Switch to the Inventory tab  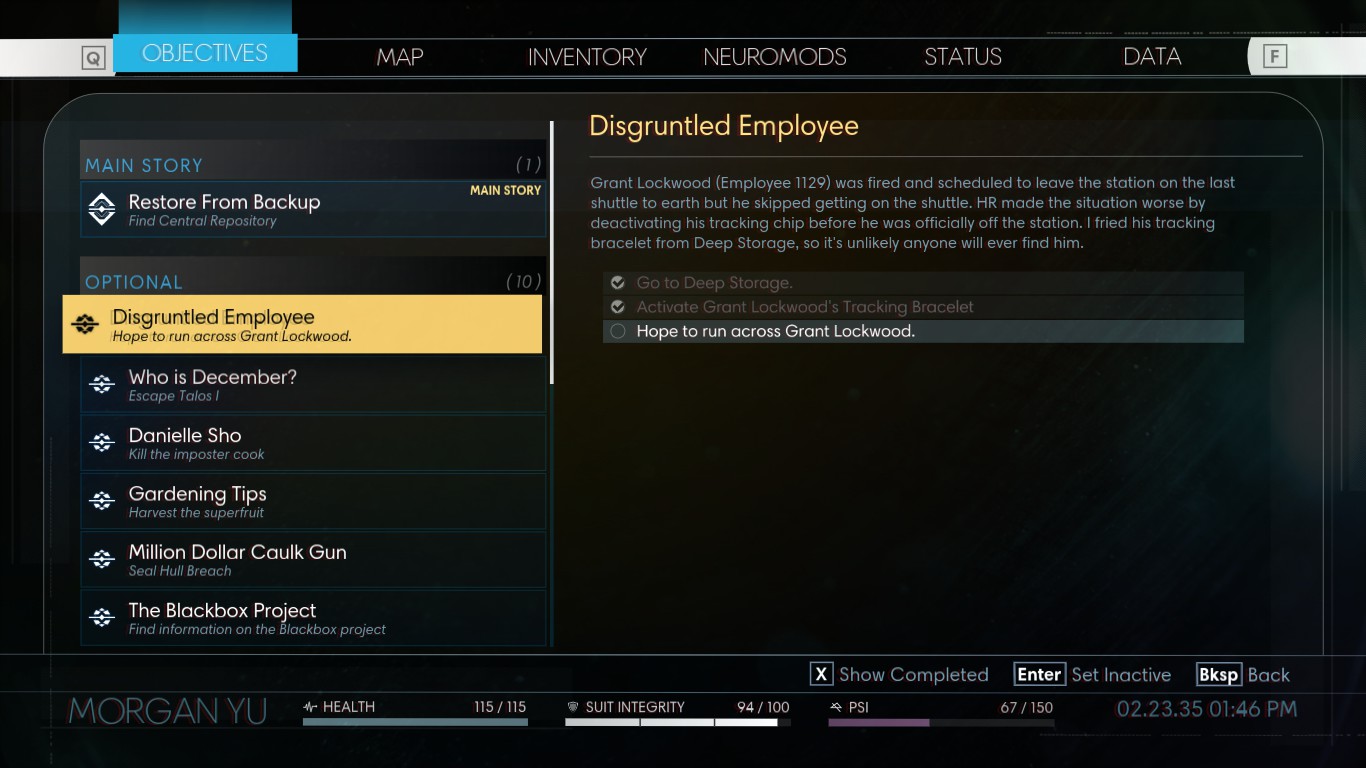click(587, 57)
